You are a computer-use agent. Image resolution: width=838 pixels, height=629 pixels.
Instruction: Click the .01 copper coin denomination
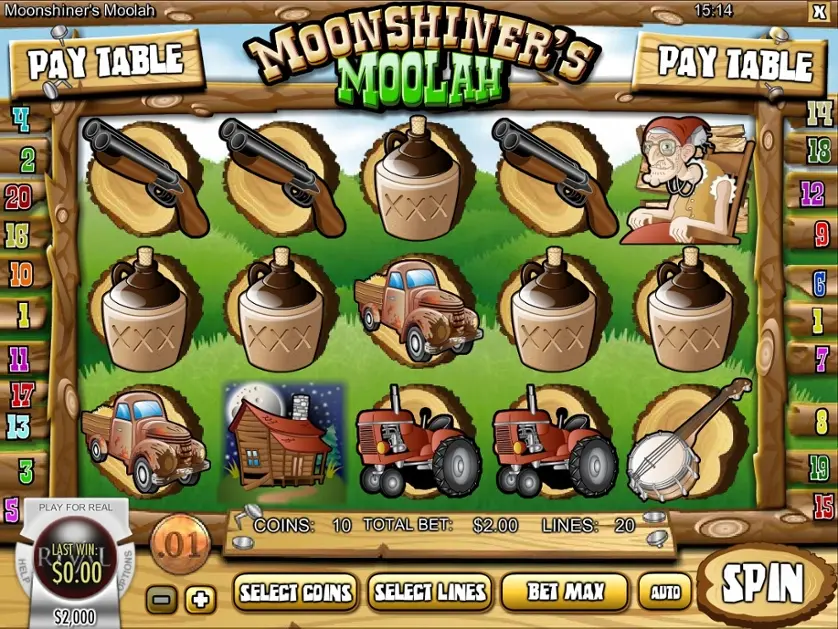point(181,544)
